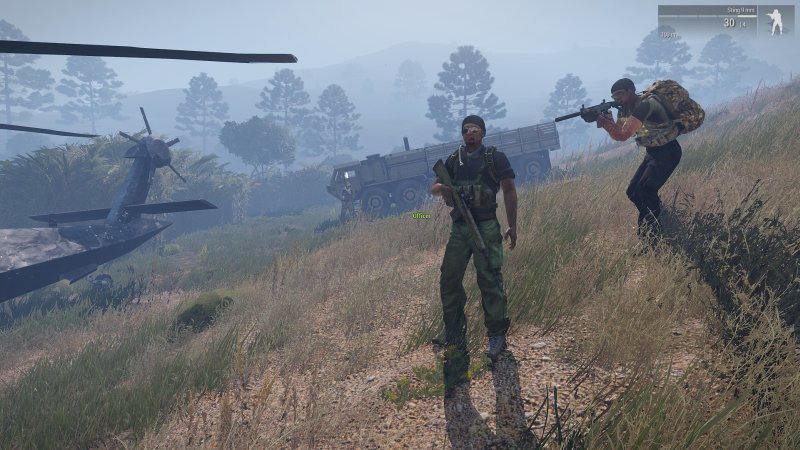Click the standing soldier stance icon
Image resolution: width=800 pixels, height=450 pixels.
775,21
